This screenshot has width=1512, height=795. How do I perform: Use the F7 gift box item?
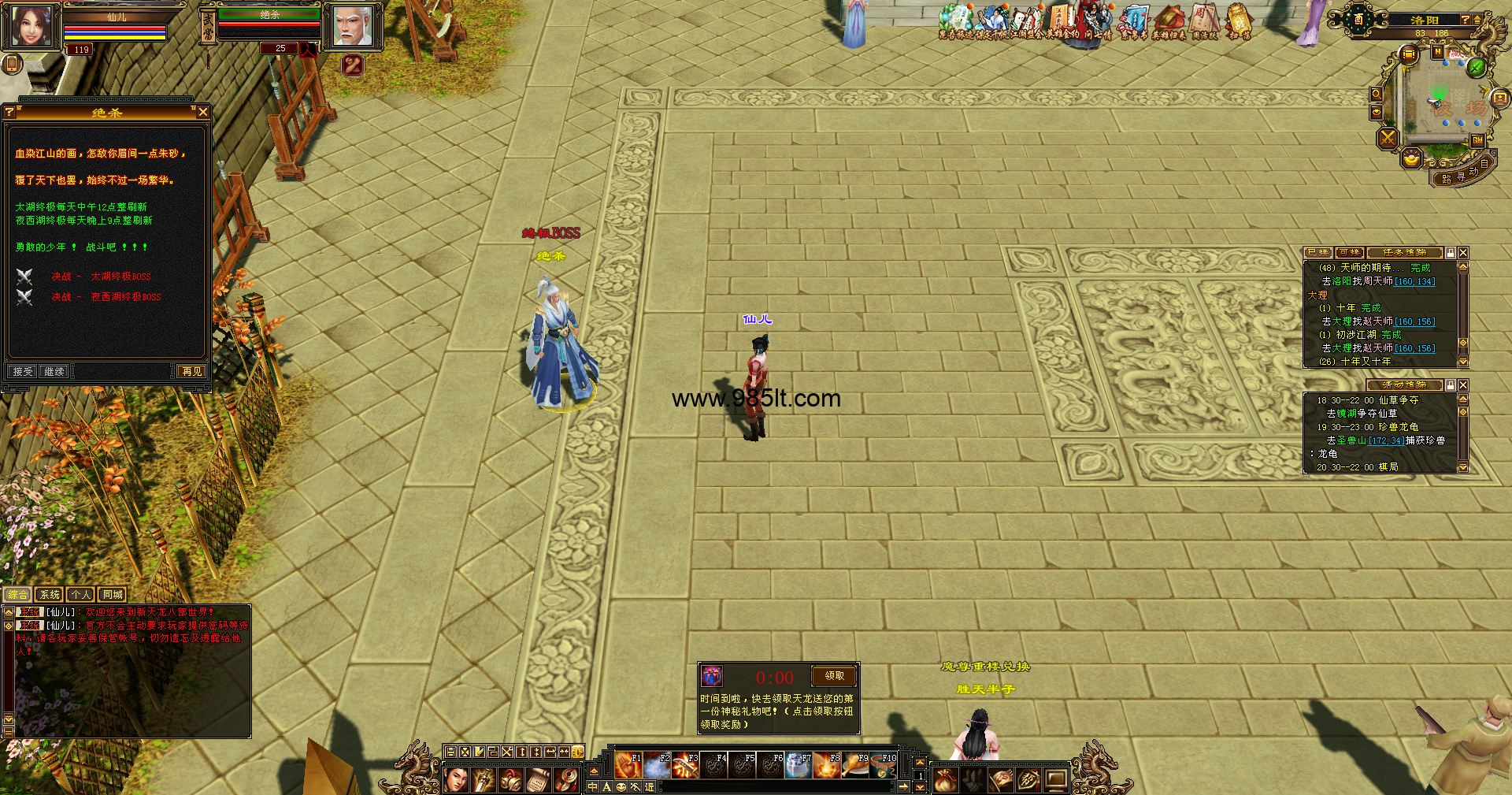tap(798, 765)
